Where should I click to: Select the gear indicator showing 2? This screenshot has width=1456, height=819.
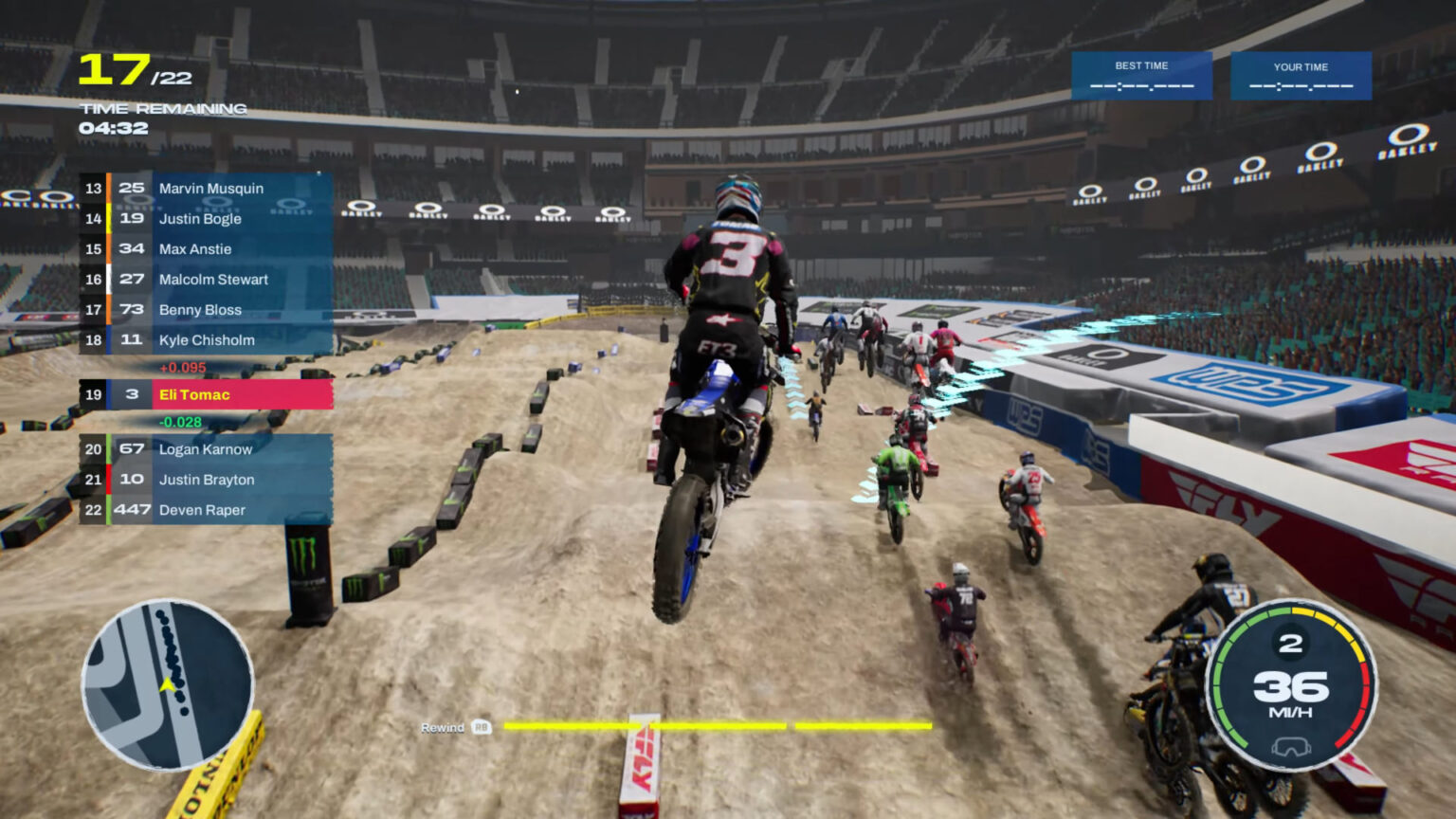pyautogui.click(x=1292, y=643)
